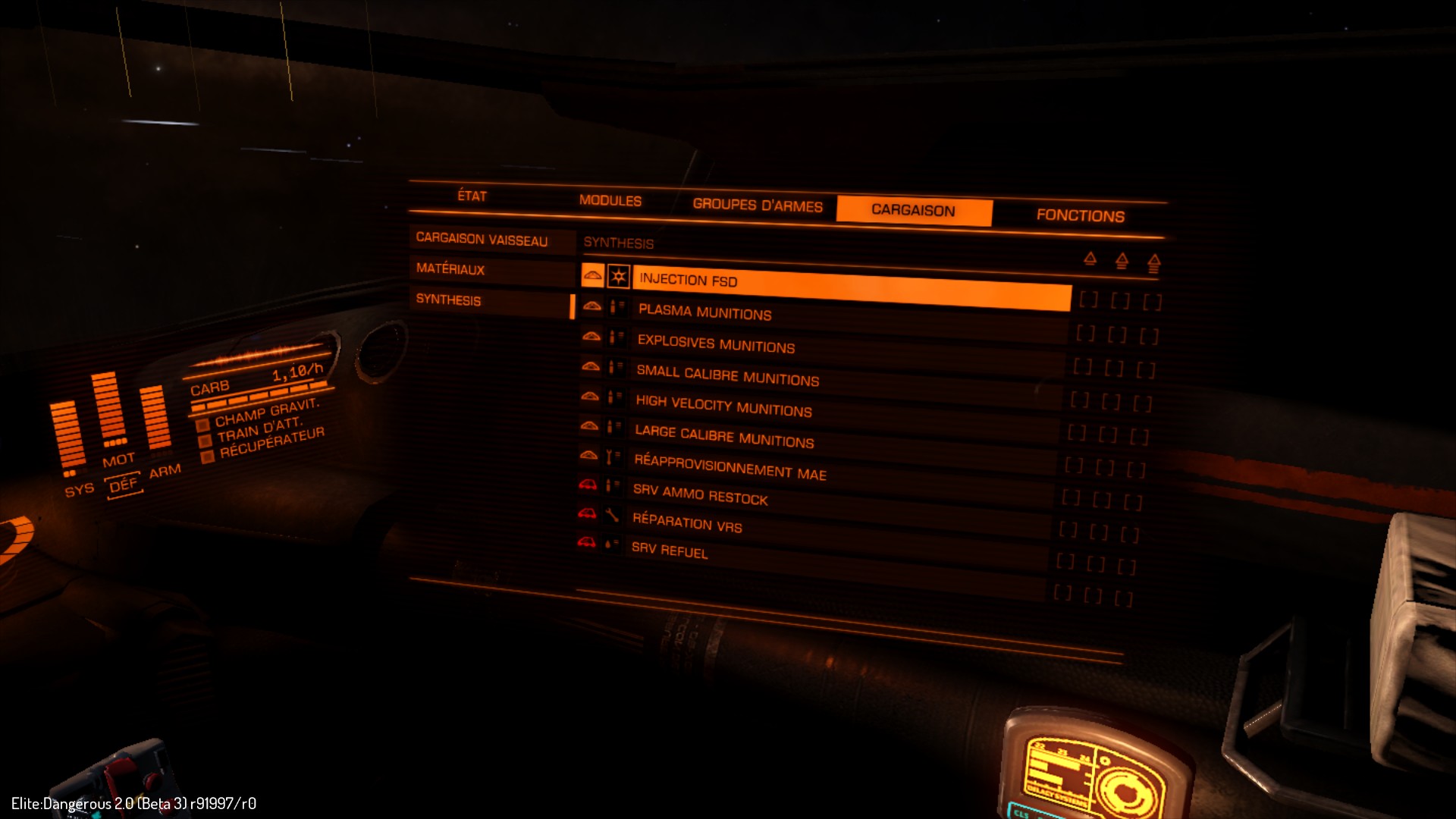Pick SMALL CALIBRE MUNITIONS recipe
Screen dimensions: 1456x819
(727, 375)
